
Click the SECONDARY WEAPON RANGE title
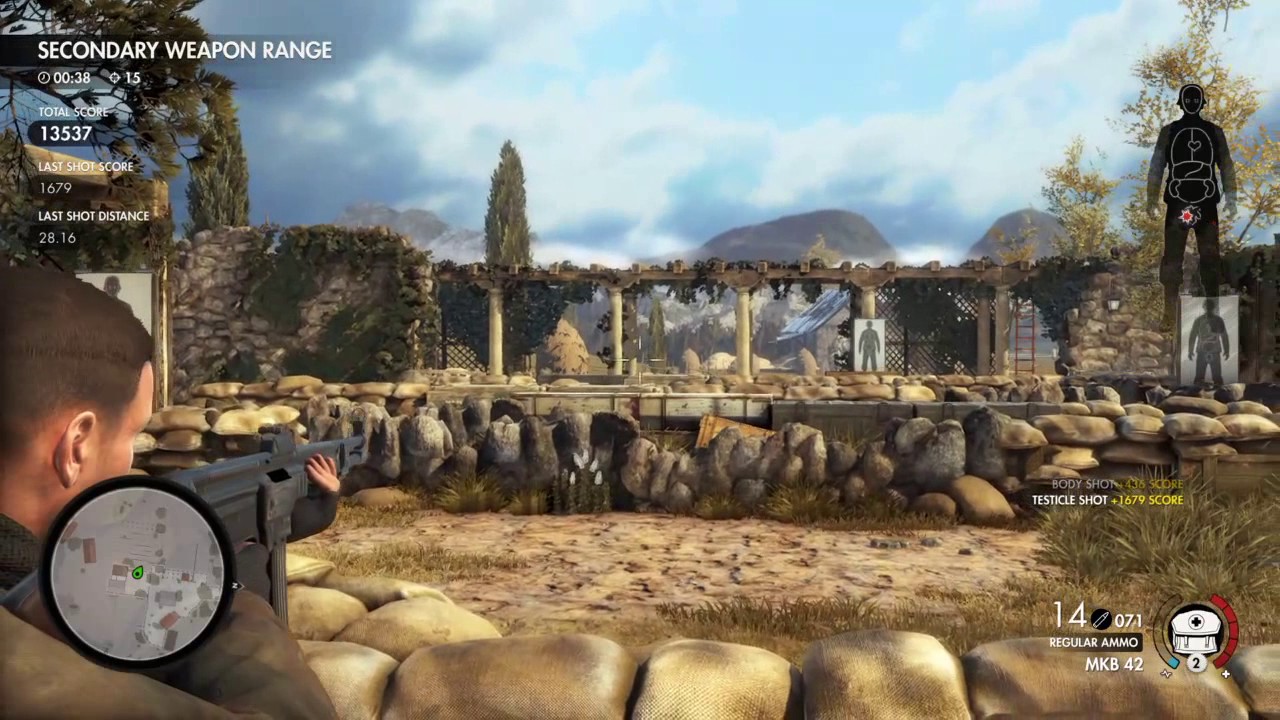(184, 50)
